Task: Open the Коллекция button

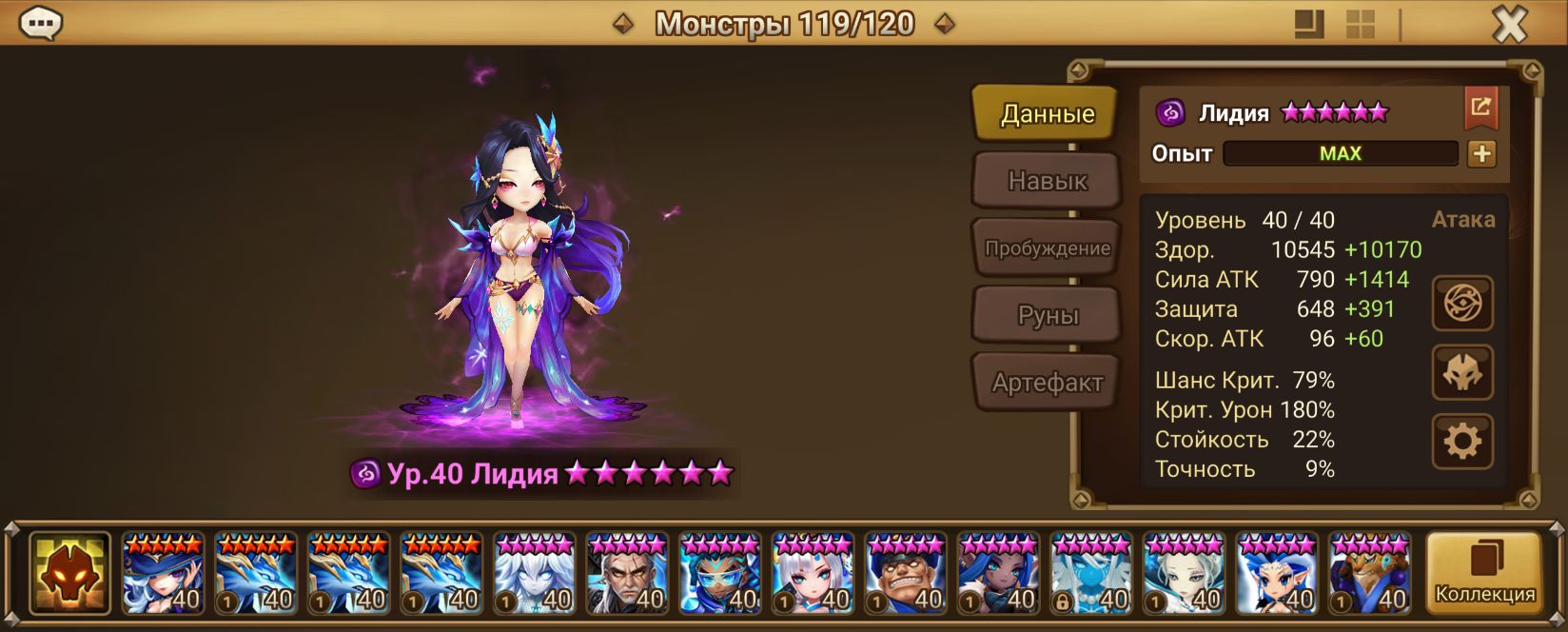Action: [x=1484, y=573]
